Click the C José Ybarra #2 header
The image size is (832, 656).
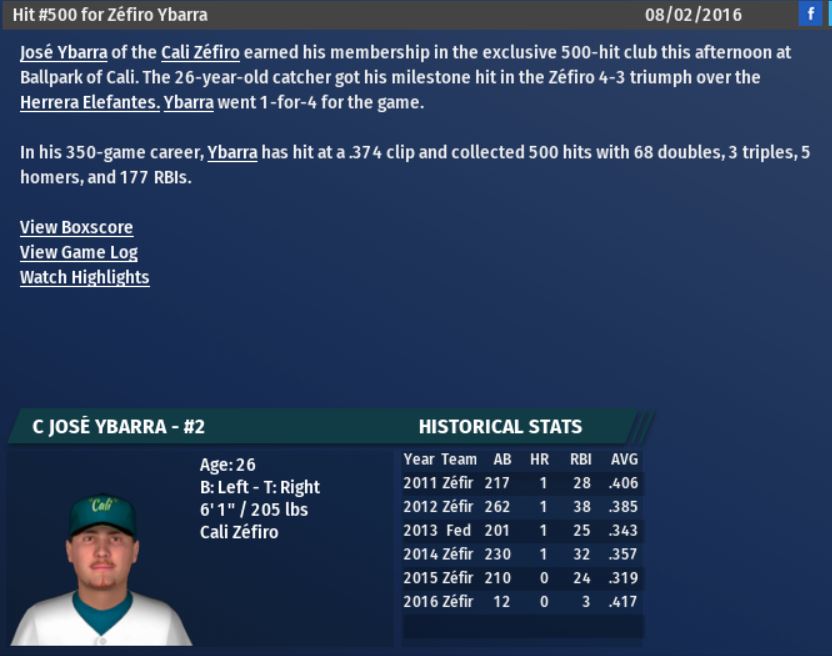pyautogui.click(x=119, y=427)
